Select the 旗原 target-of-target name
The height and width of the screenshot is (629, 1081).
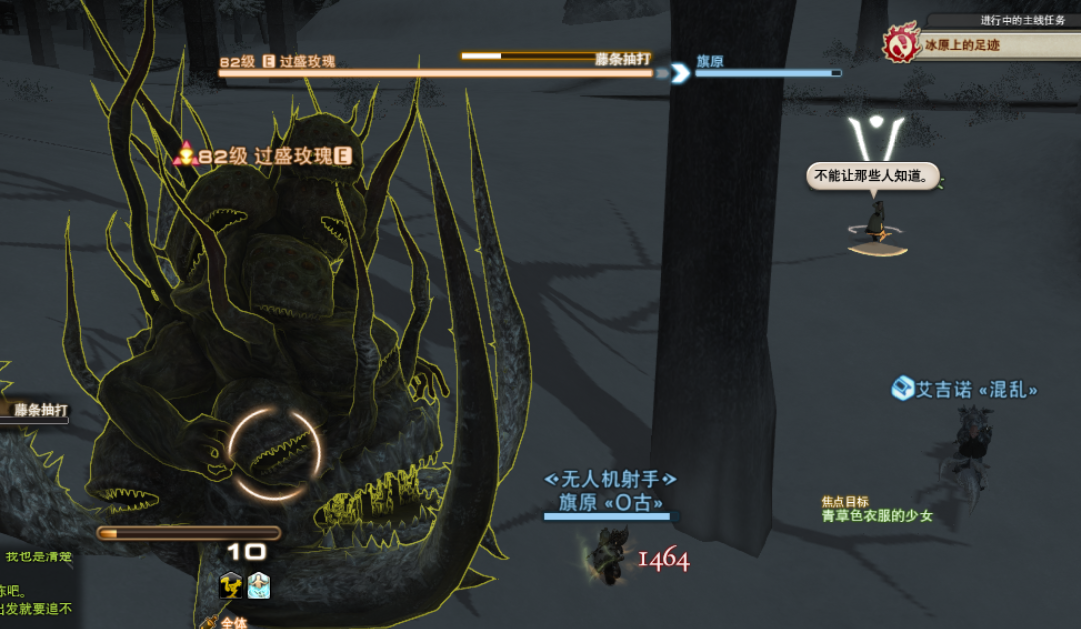pyautogui.click(x=710, y=61)
